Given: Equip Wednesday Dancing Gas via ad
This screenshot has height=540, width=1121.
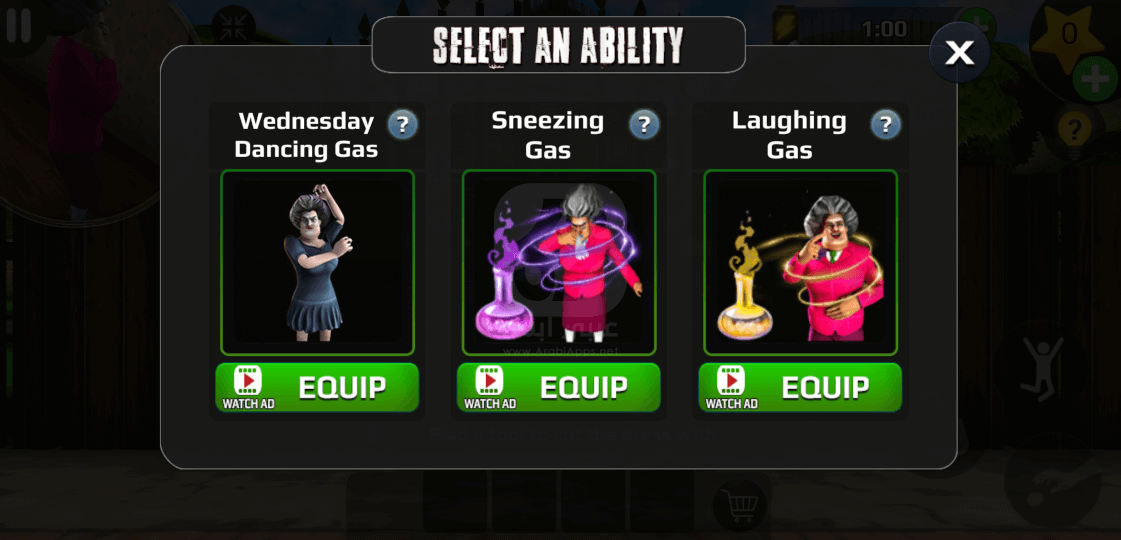Looking at the screenshot, I should (x=317, y=387).
